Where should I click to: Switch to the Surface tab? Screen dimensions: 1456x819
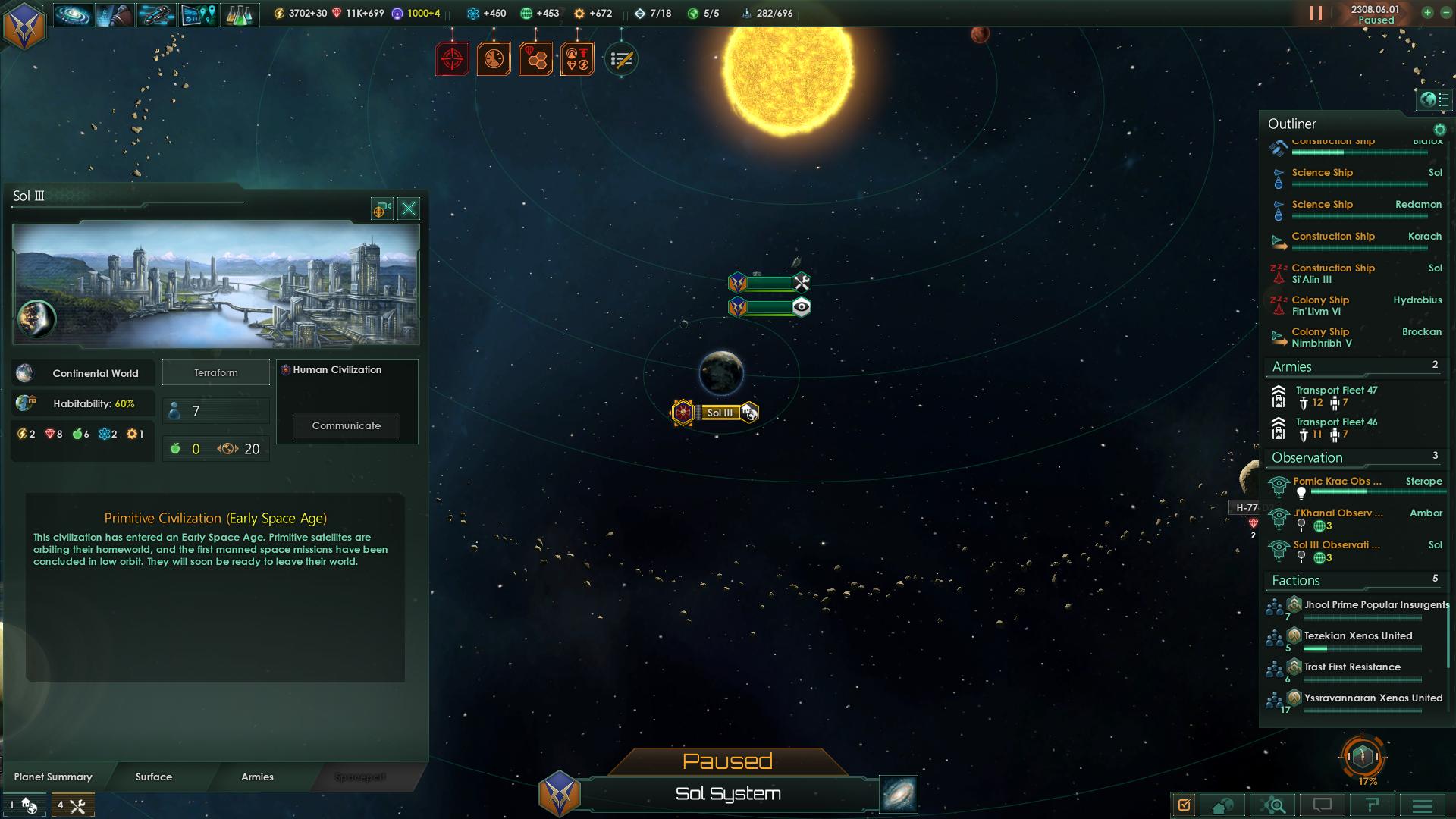[154, 777]
